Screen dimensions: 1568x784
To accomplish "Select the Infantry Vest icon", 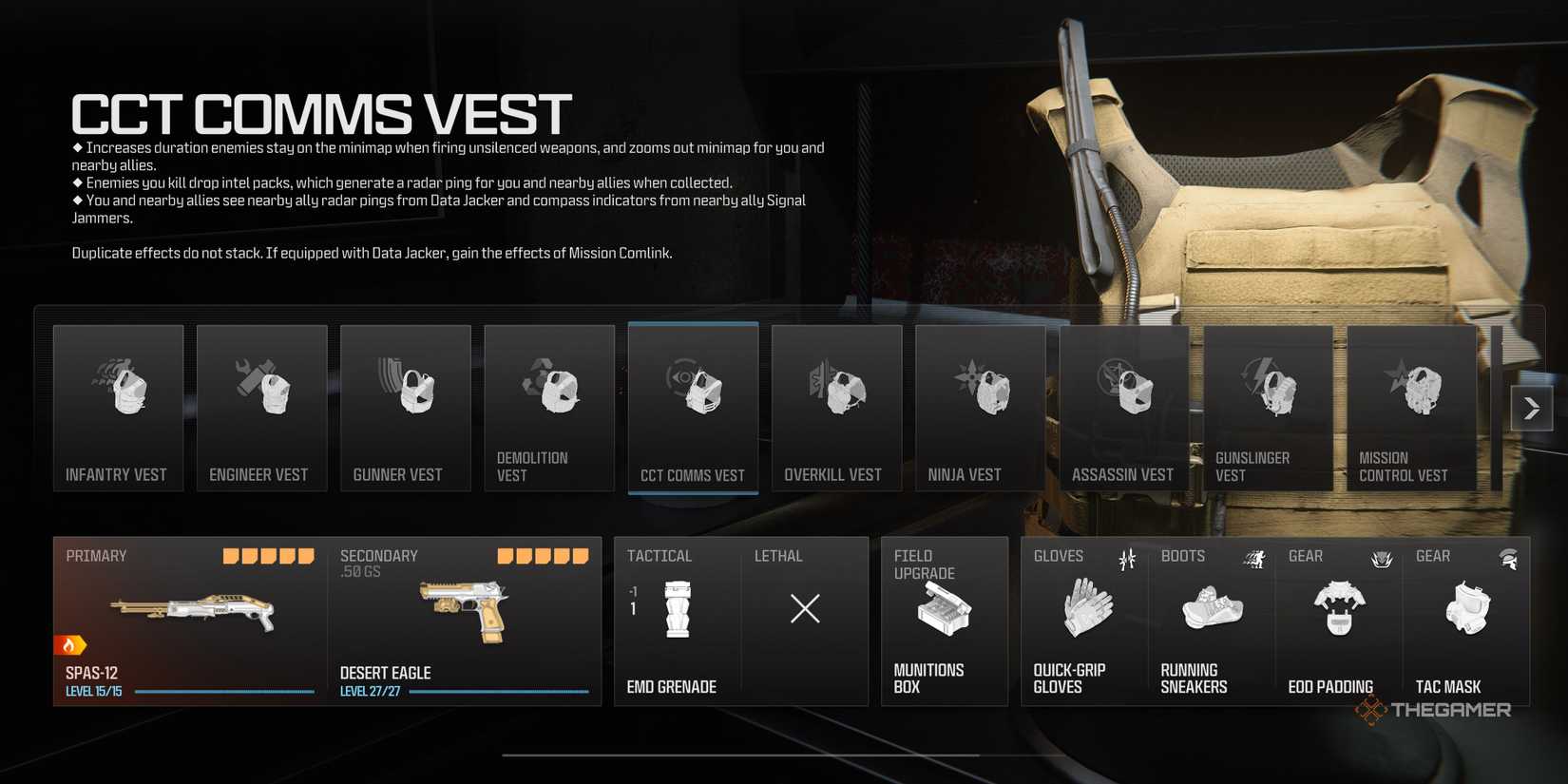I will tap(118, 399).
